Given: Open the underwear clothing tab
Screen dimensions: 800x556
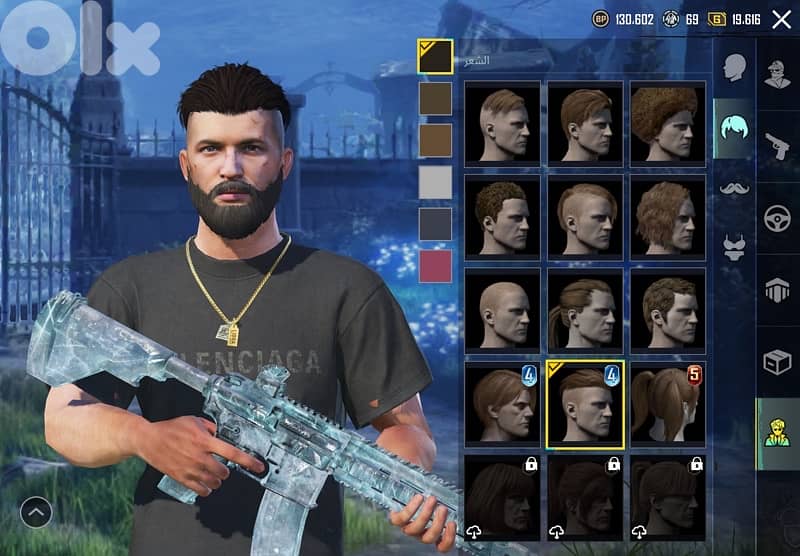Looking at the screenshot, I should pos(734,243).
